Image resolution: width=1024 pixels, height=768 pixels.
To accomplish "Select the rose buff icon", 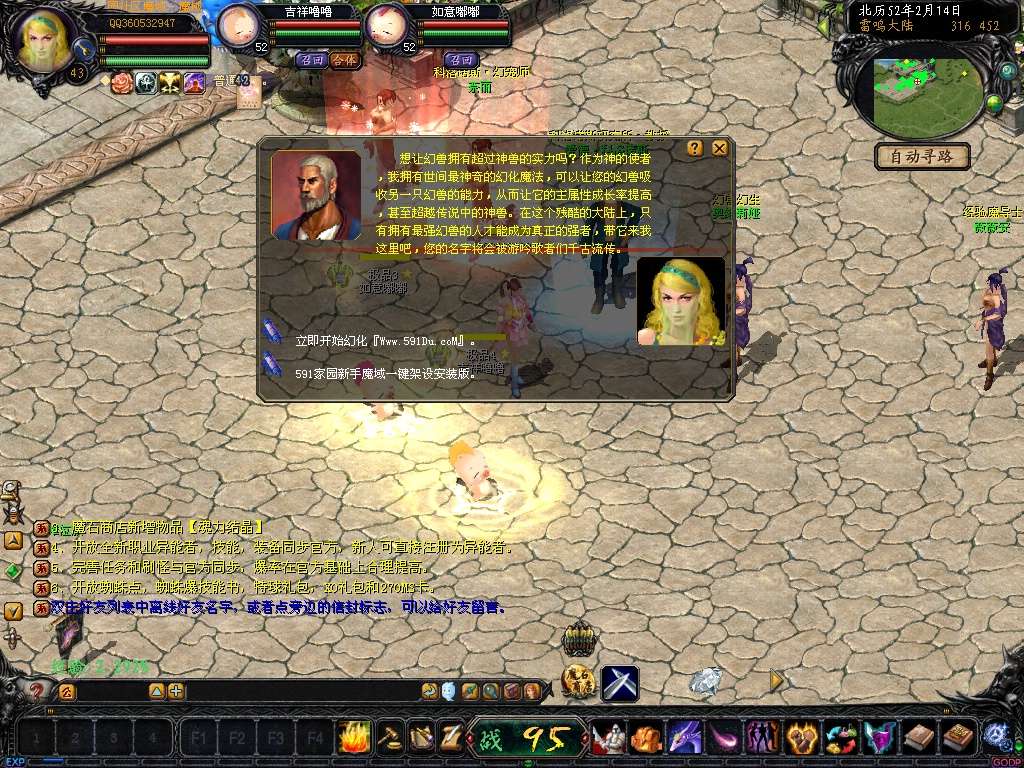I will (x=122, y=83).
